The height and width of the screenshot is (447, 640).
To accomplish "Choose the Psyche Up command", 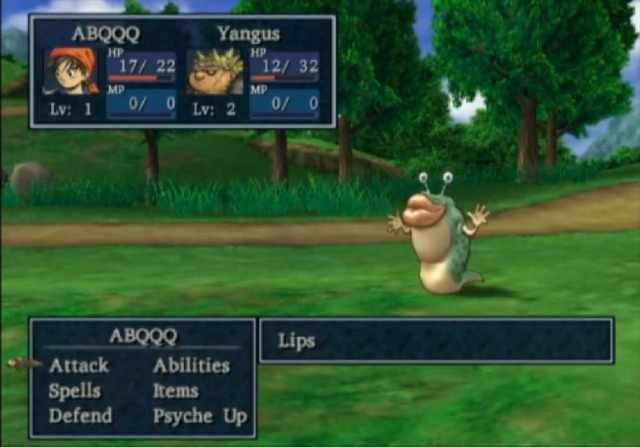I will pos(199,416).
